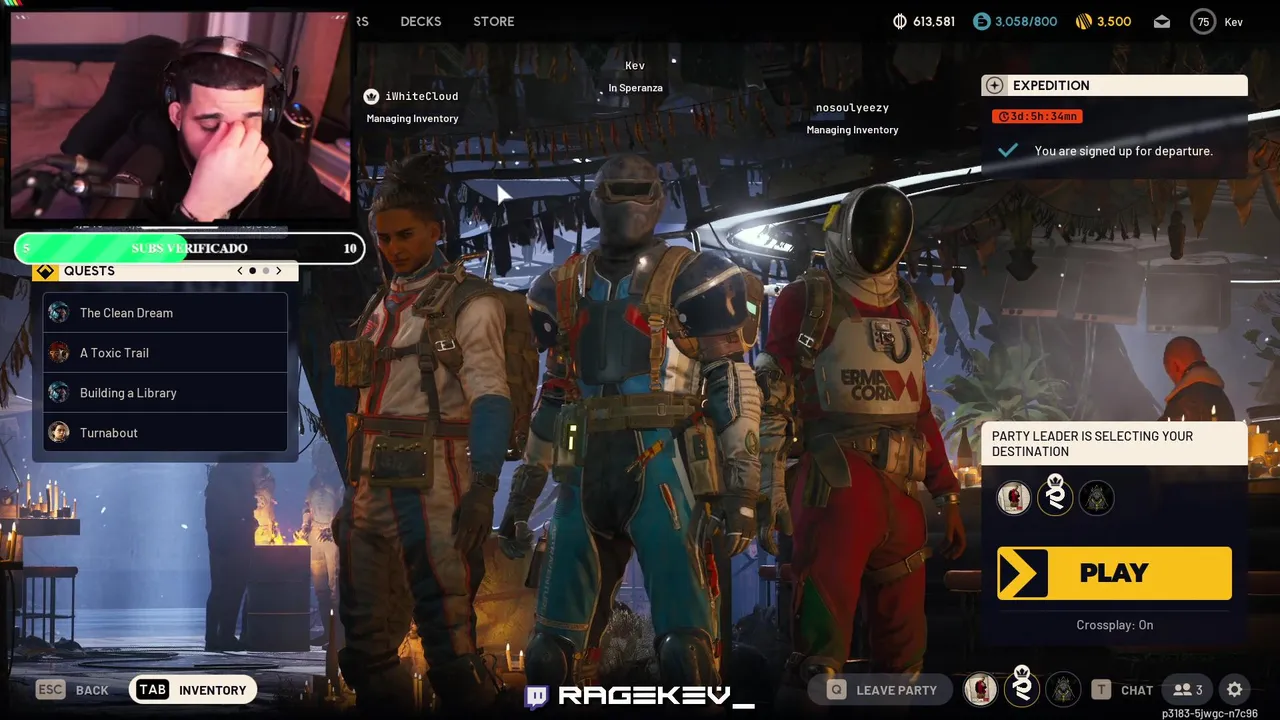Show the party members count panel
This screenshot has height=720, width=1280.
point(1188,690)
